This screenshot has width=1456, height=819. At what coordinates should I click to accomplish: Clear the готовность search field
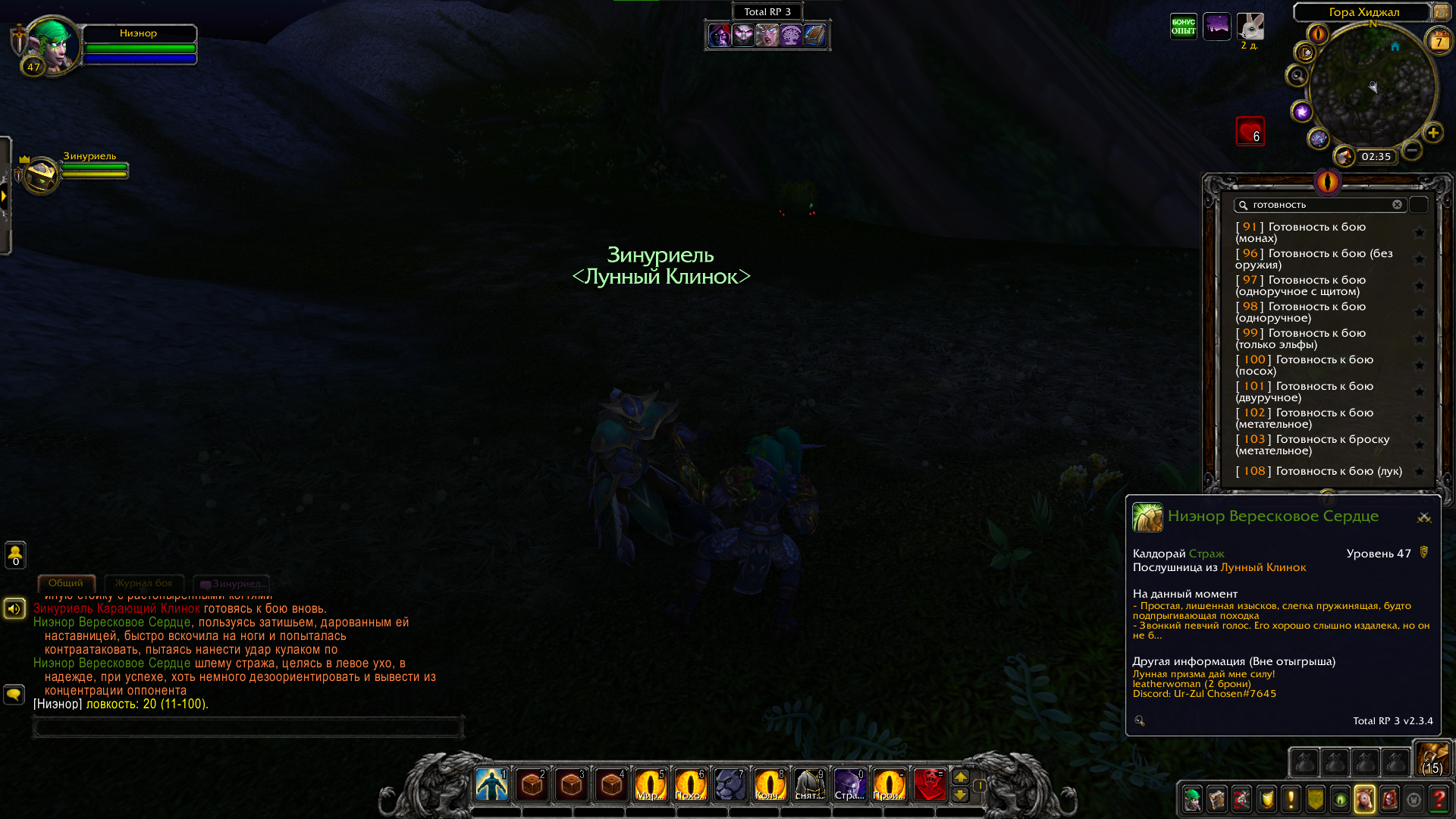point(1397,205)
